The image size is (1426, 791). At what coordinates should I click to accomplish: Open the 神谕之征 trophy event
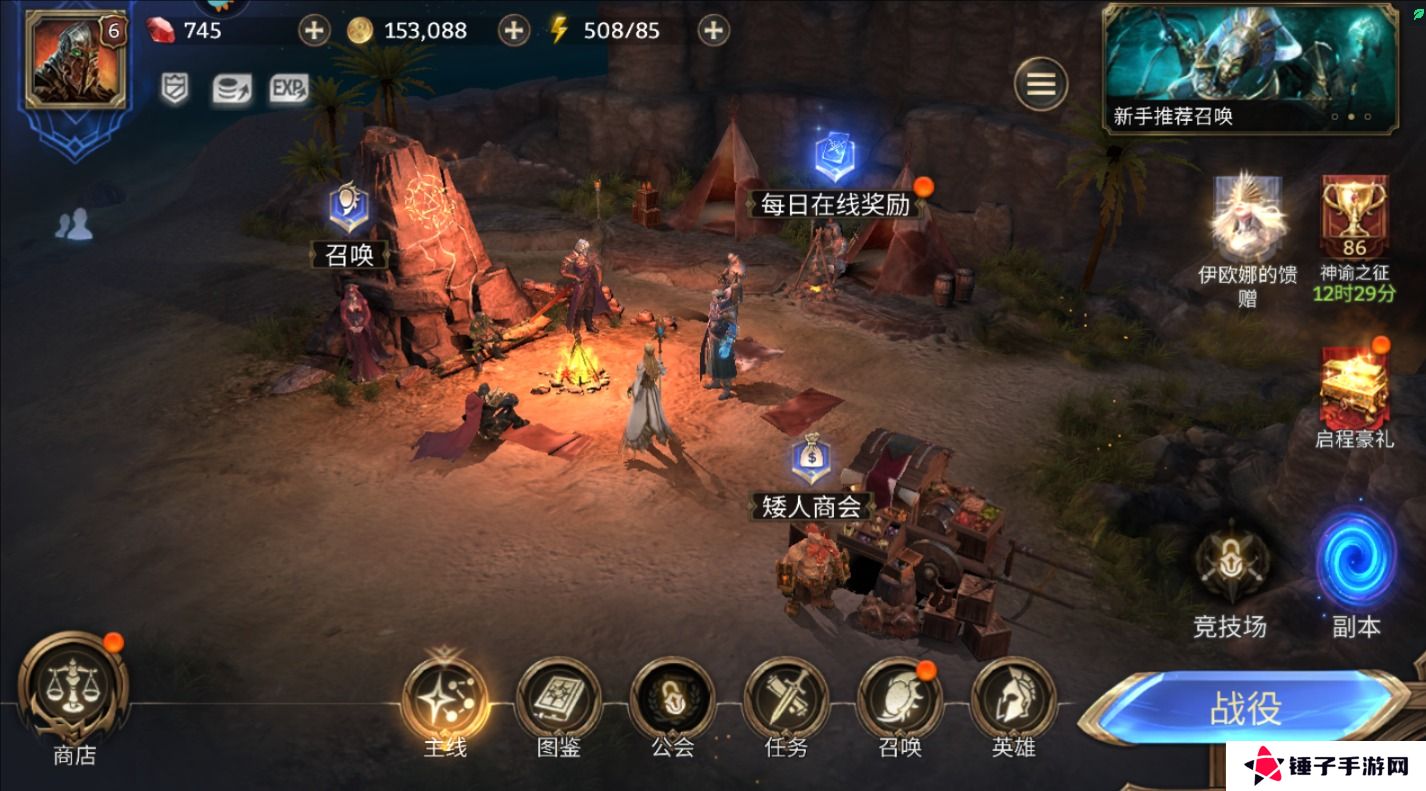click(1356, 225)
